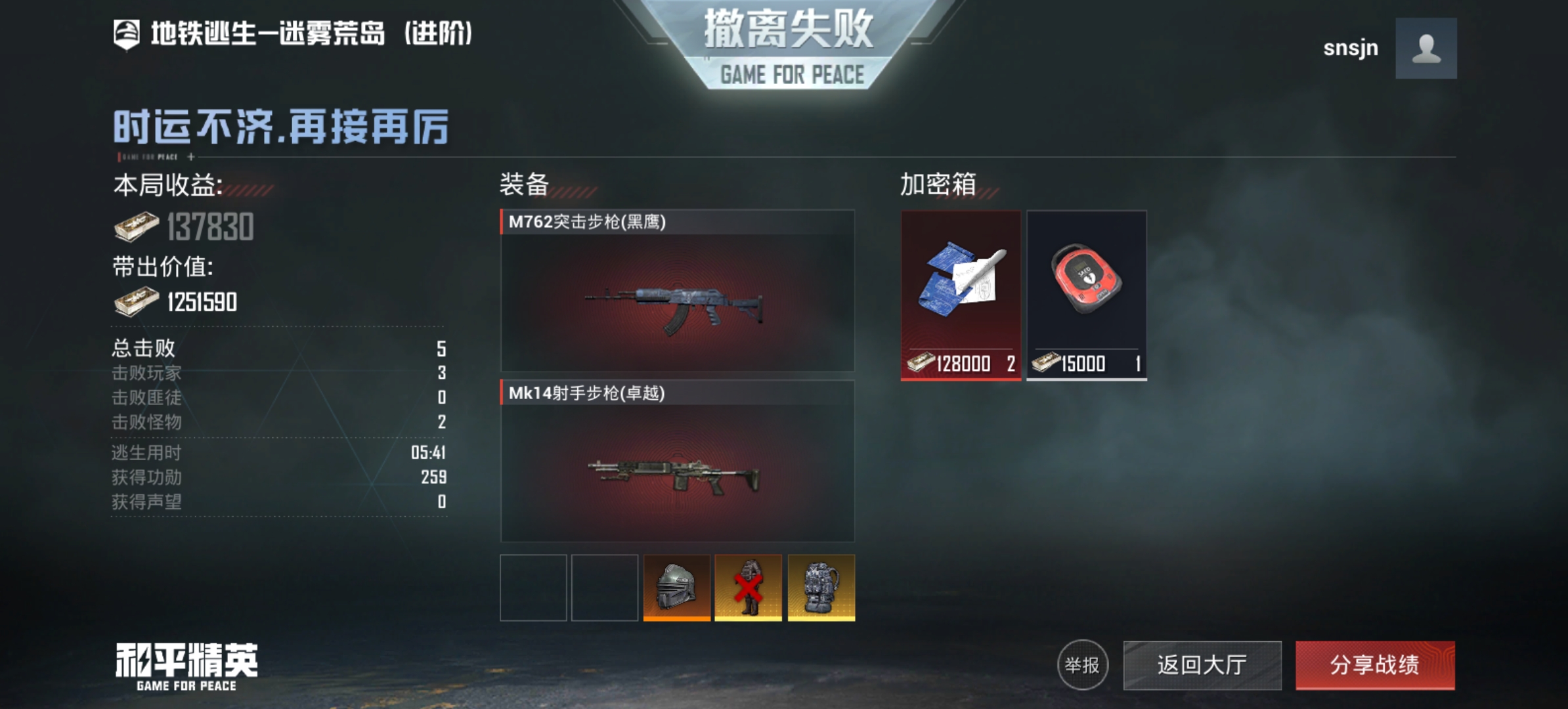The image size is (1568, 709).
Task: Share results with 分享战绩 button
Action: click(x=1375, y=665)
